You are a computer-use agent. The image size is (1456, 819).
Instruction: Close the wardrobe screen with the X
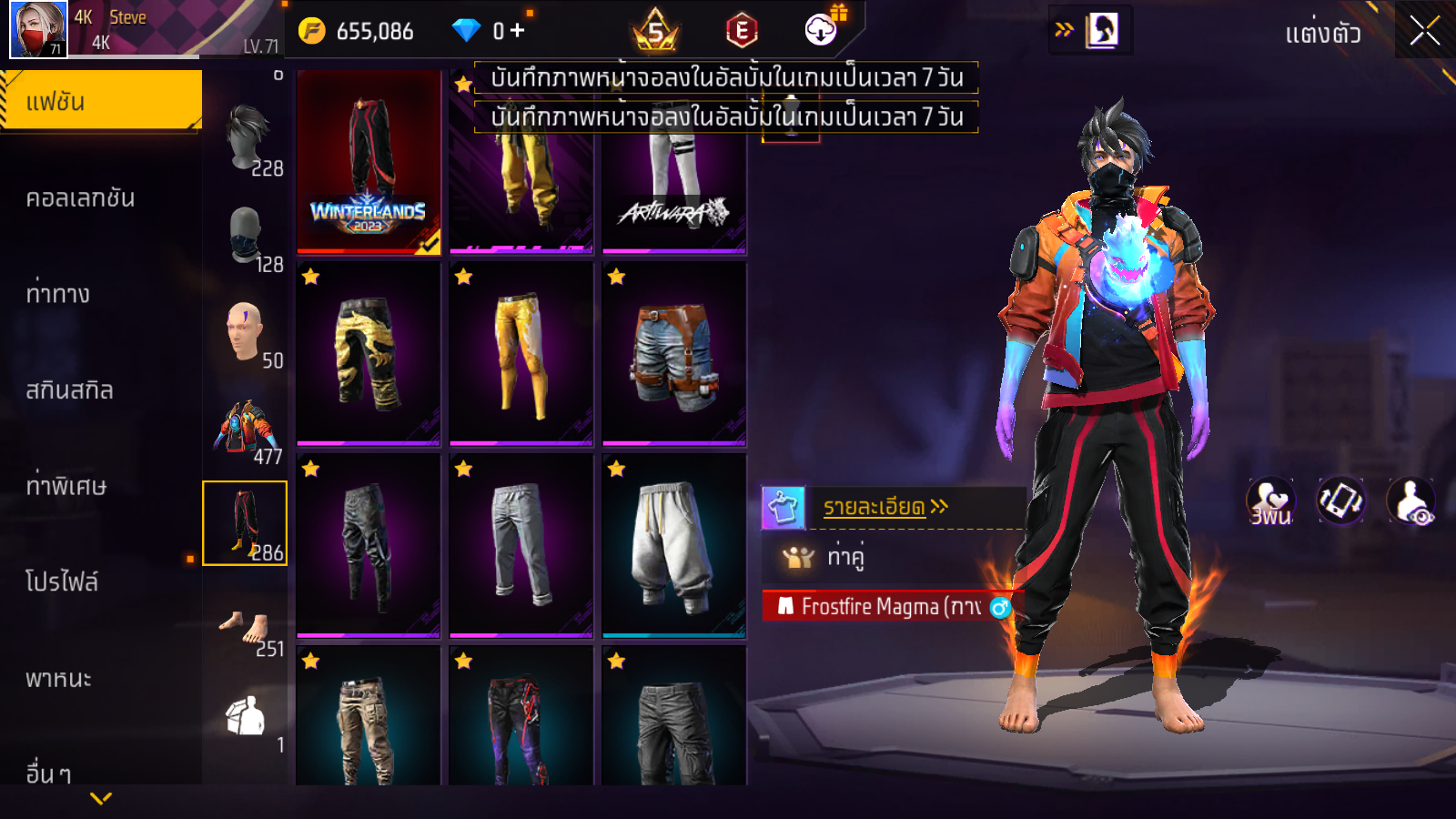(x=1424, y=31)
